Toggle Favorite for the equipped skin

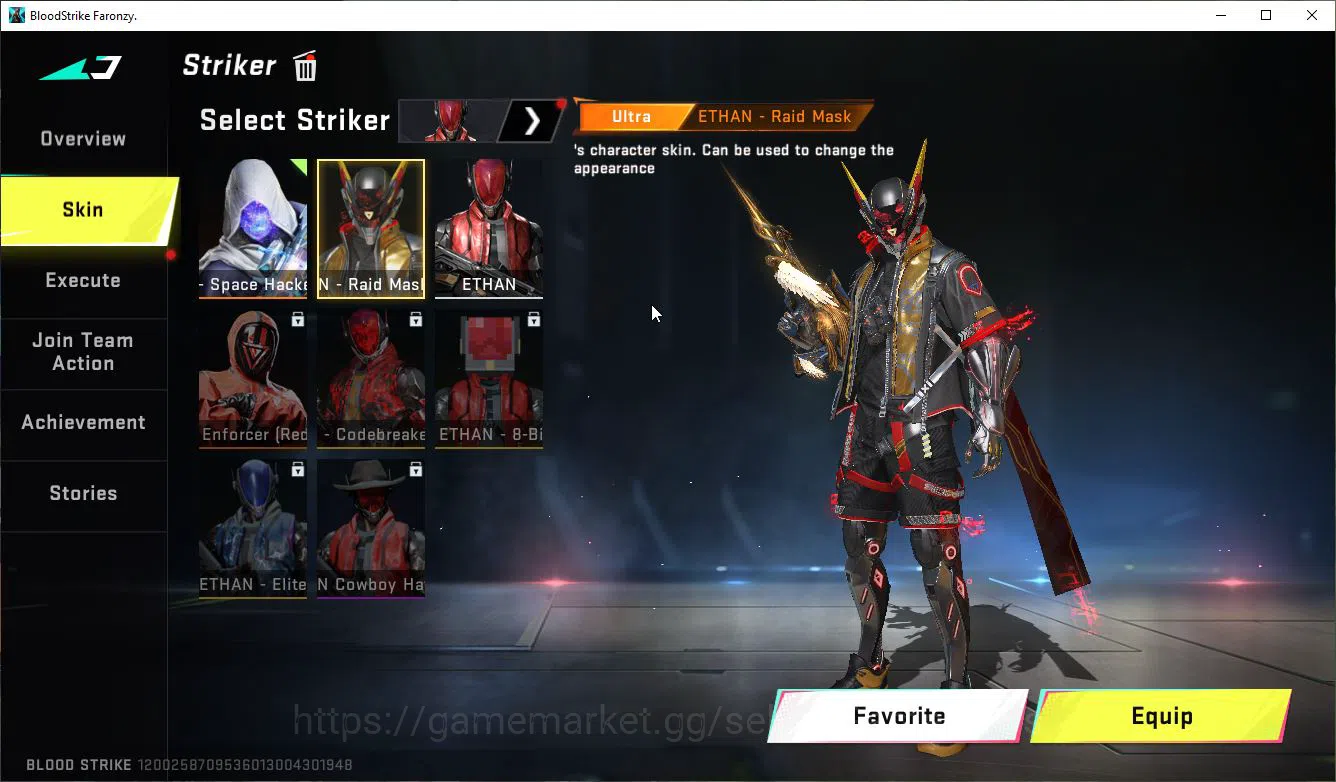[897, 716]
